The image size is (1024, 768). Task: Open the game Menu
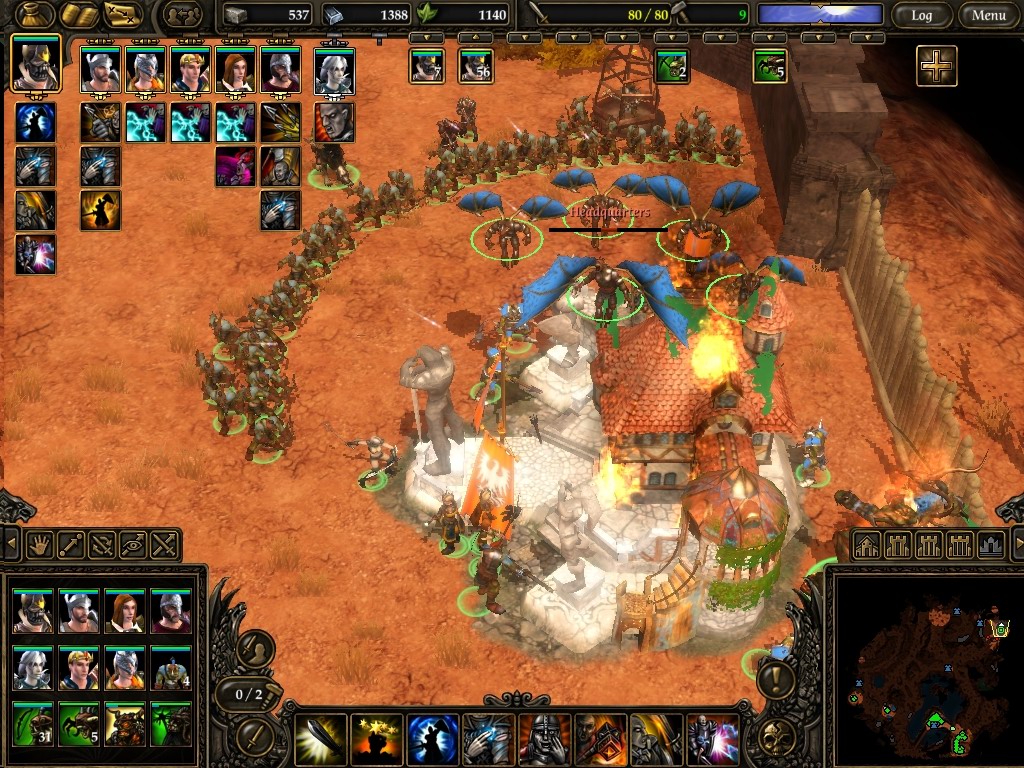(988, 15)
